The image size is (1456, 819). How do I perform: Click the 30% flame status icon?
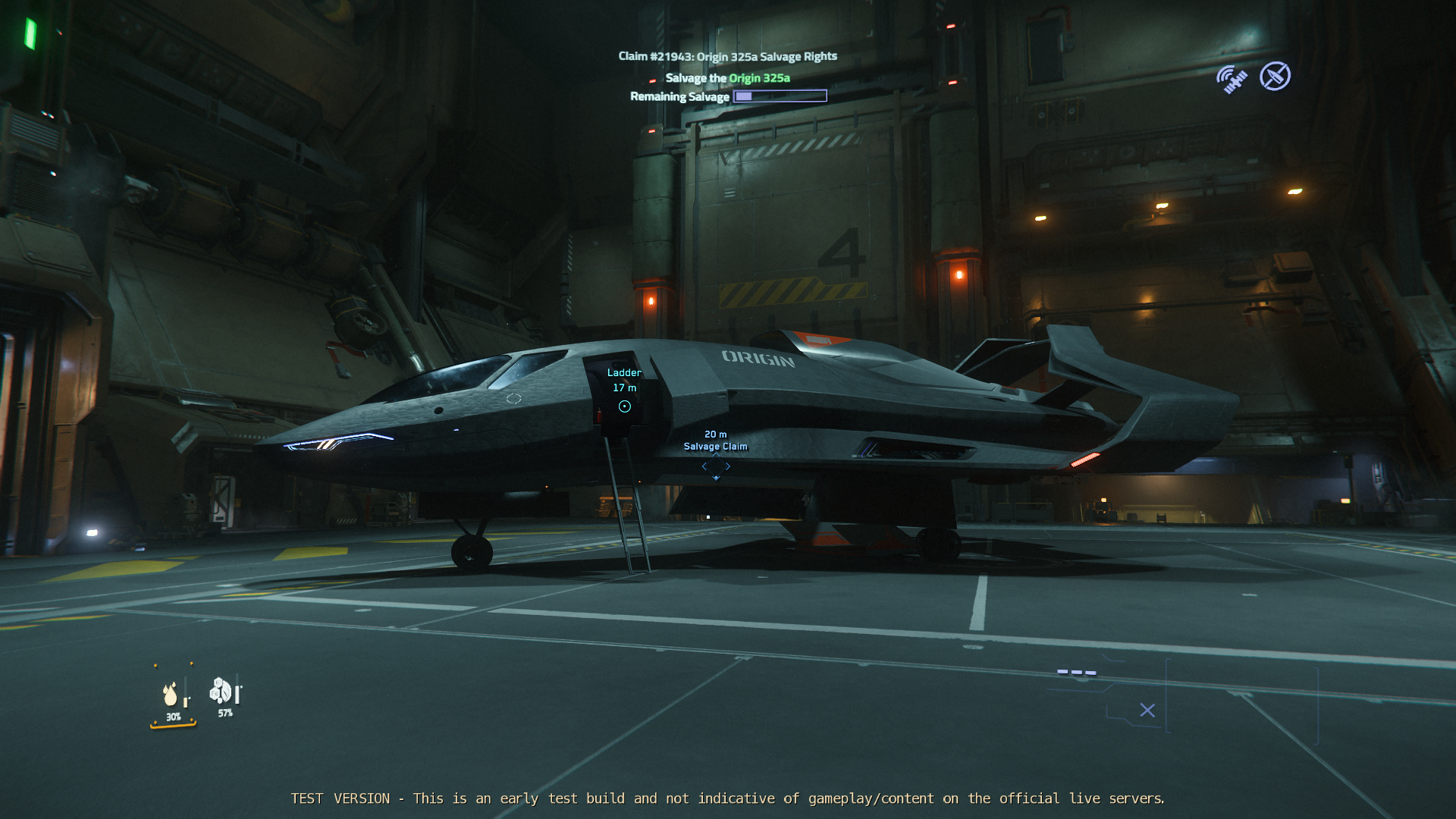click(x=171, y=694)
